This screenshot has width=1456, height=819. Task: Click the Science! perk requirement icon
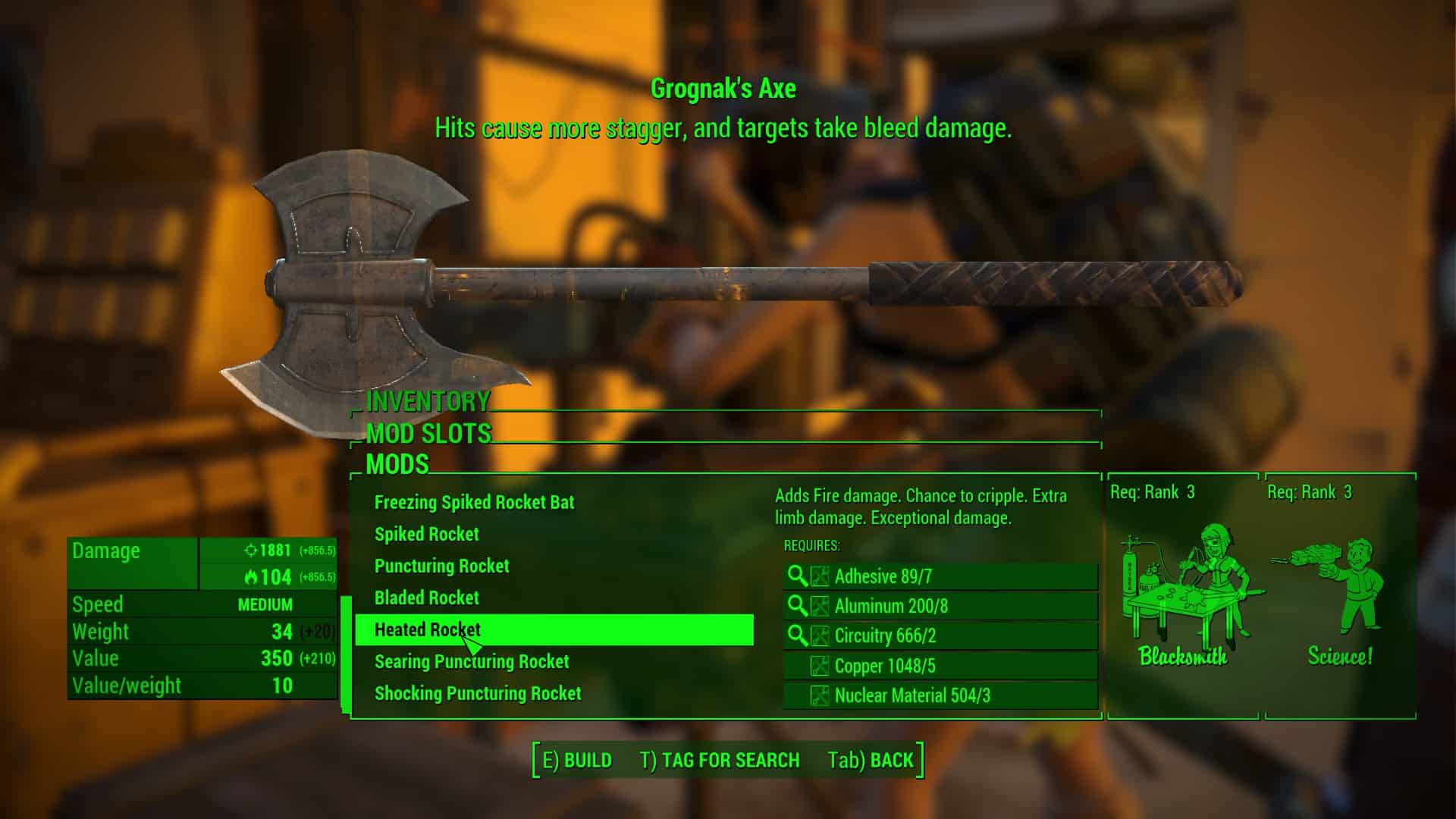coord(1339,595)
